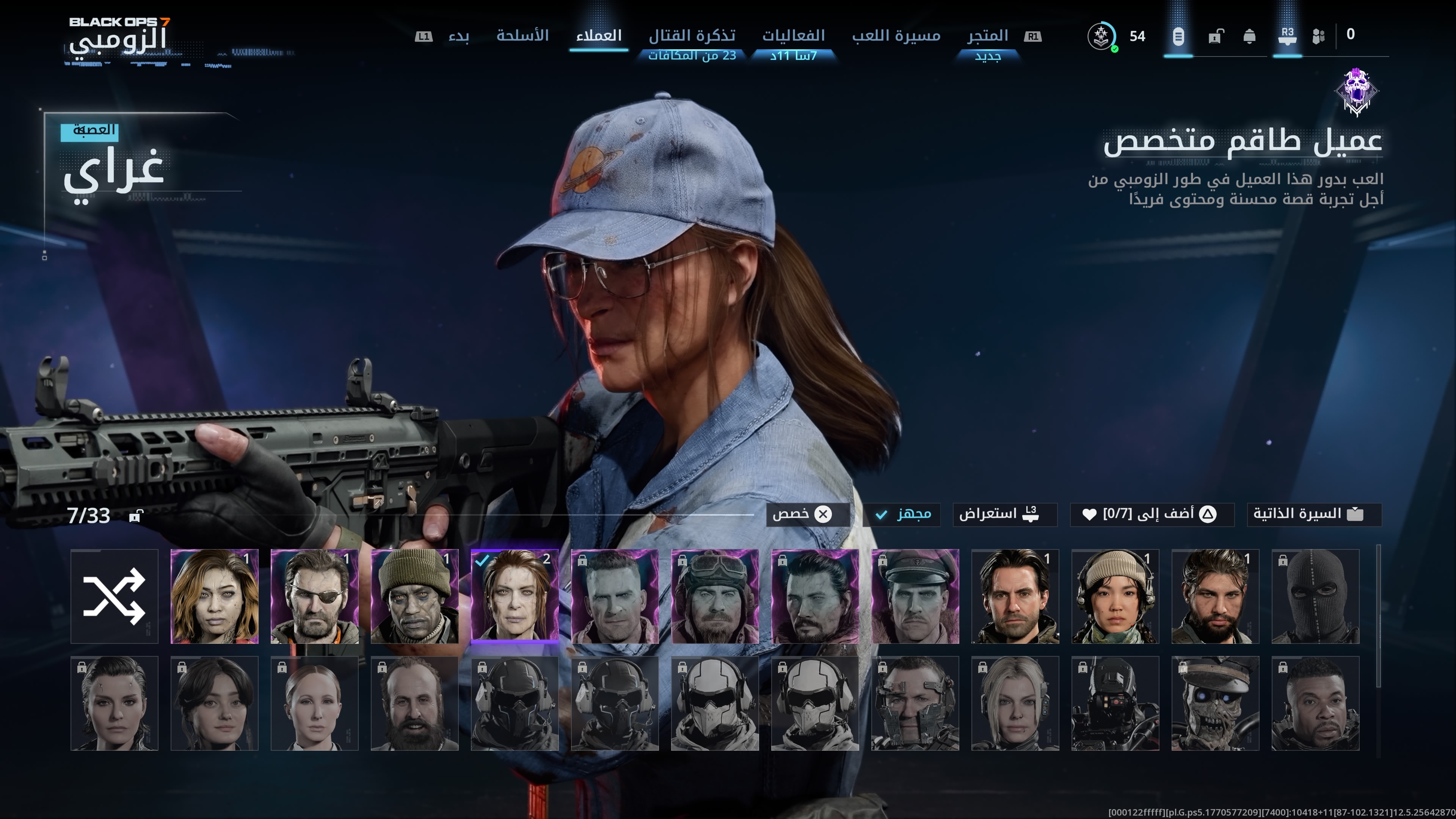The width and height of the screenshot is (1456, 819).
Task: Select the blonde wavy-haired woman operator
Action: (214, 596)
